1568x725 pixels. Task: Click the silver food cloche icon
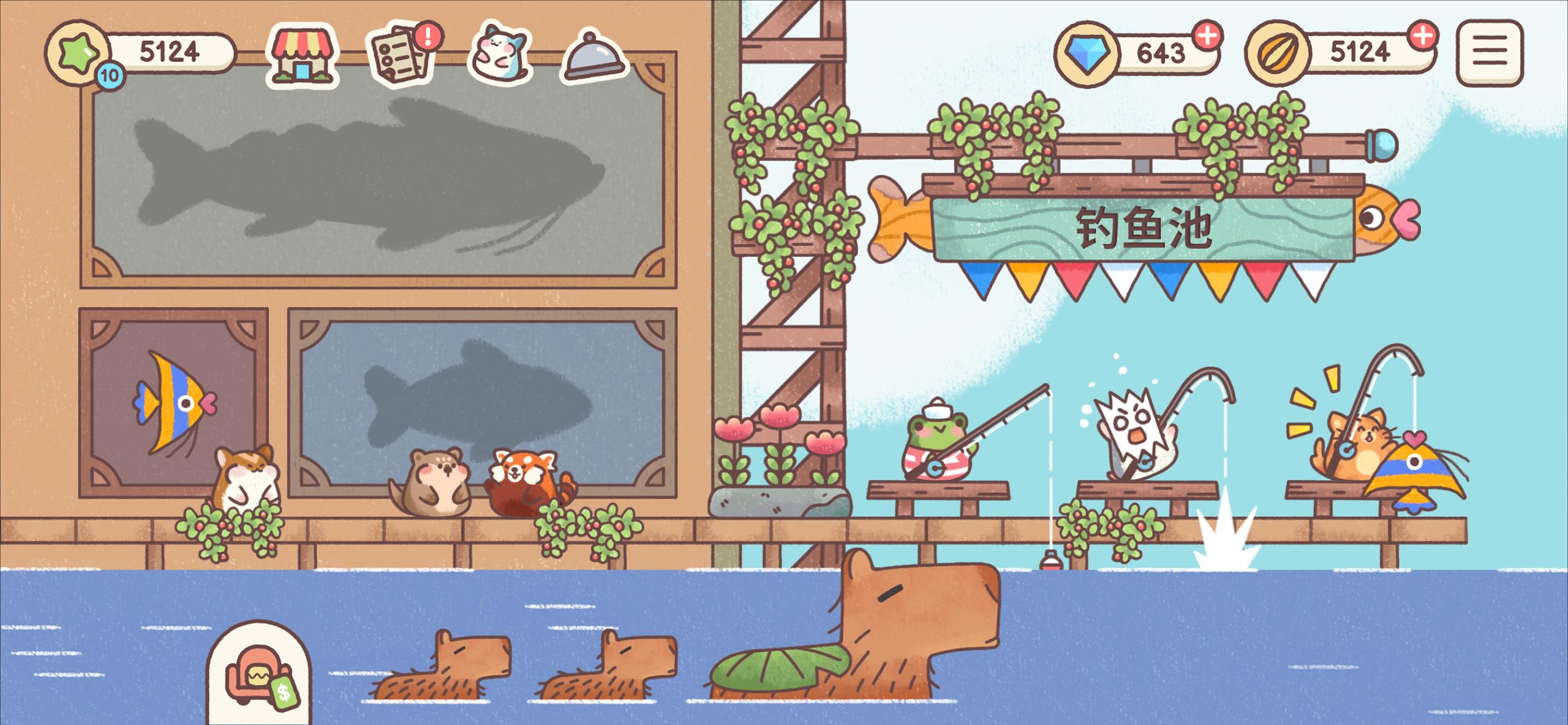pyautogui.click(x=591, y=56)
